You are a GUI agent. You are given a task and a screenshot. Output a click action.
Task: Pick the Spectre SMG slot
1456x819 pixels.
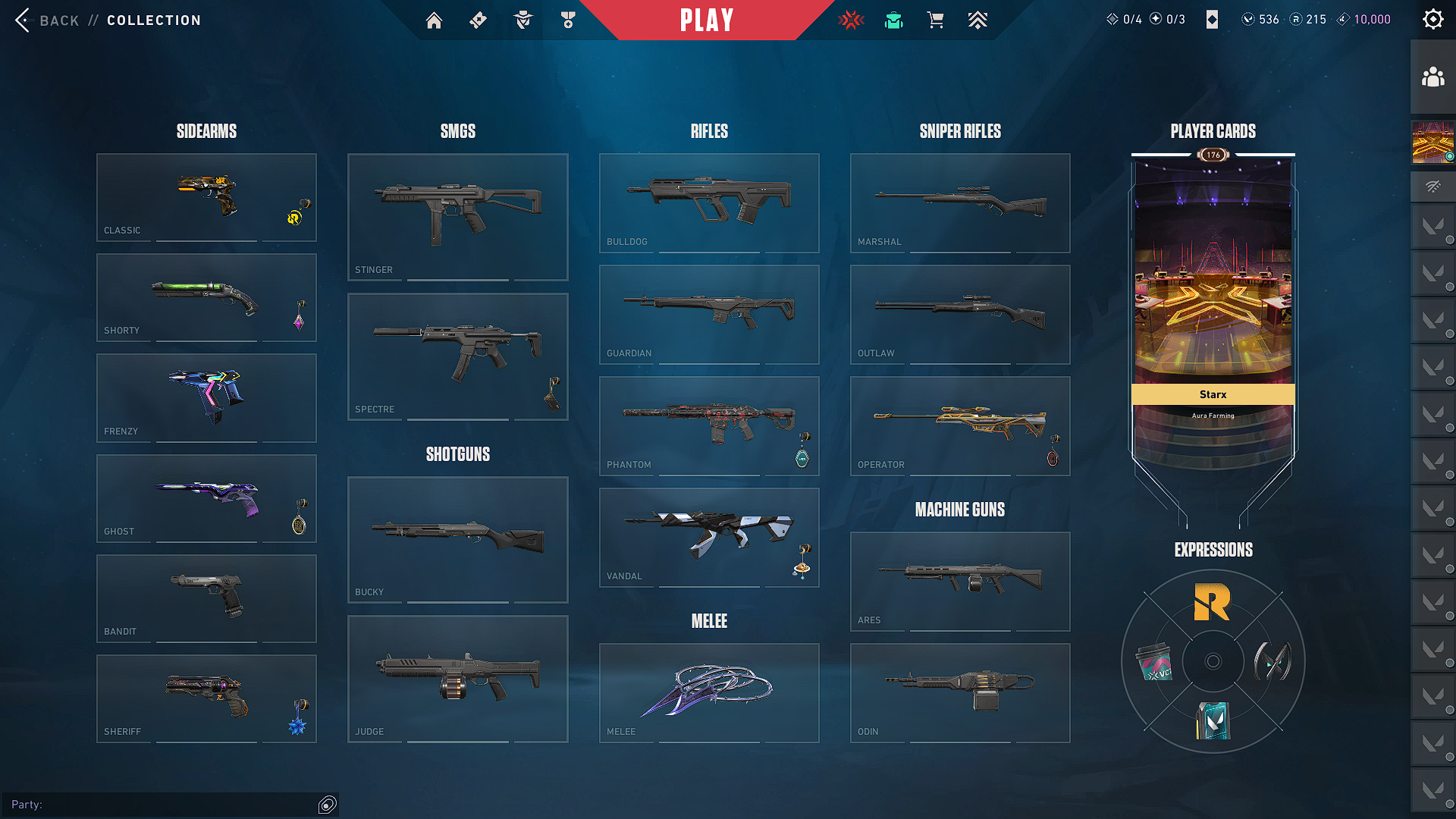(457, 356)
